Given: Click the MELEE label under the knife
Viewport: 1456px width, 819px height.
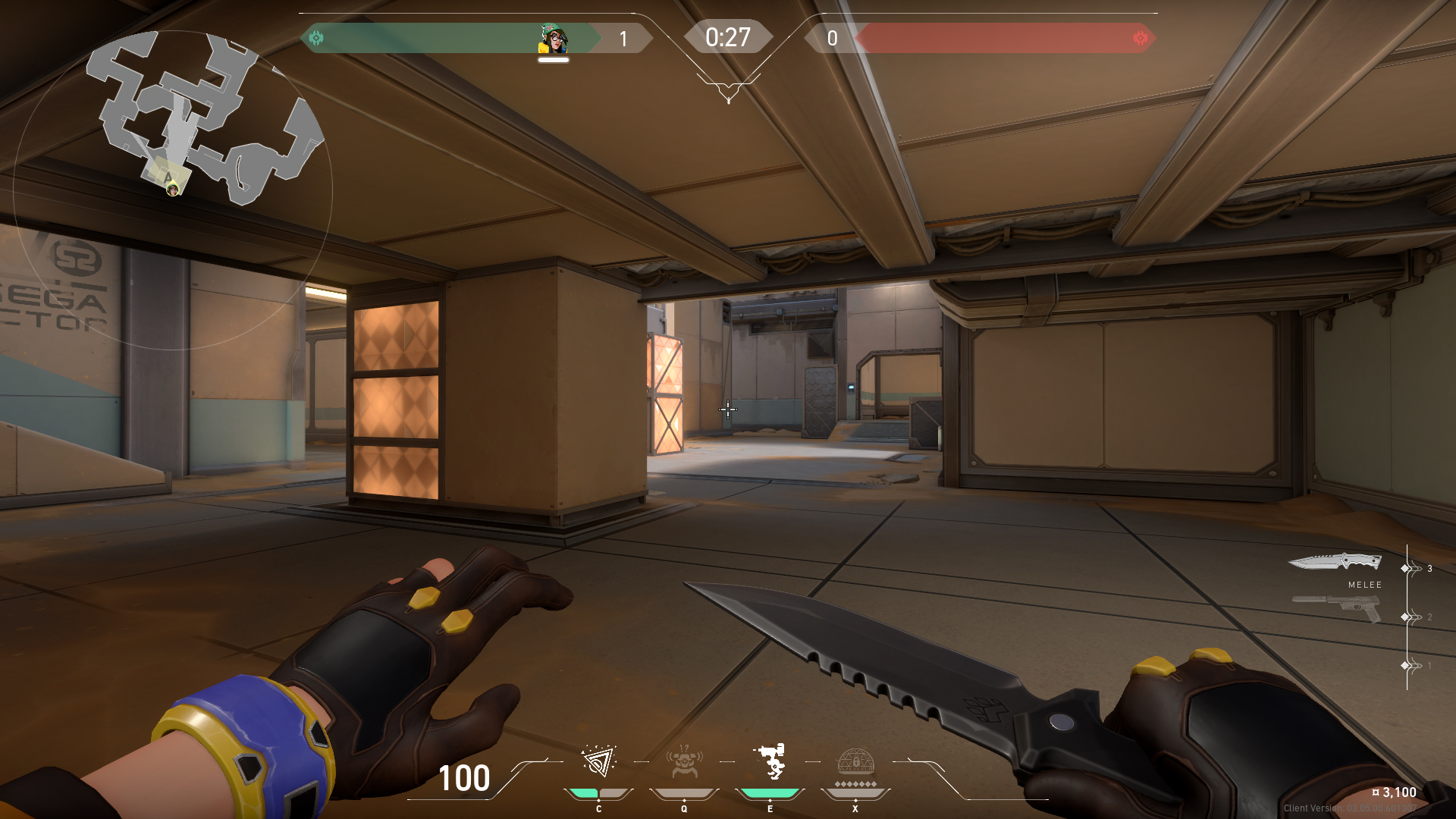Looking at the screenshot, I should [x=1364, y=585].
